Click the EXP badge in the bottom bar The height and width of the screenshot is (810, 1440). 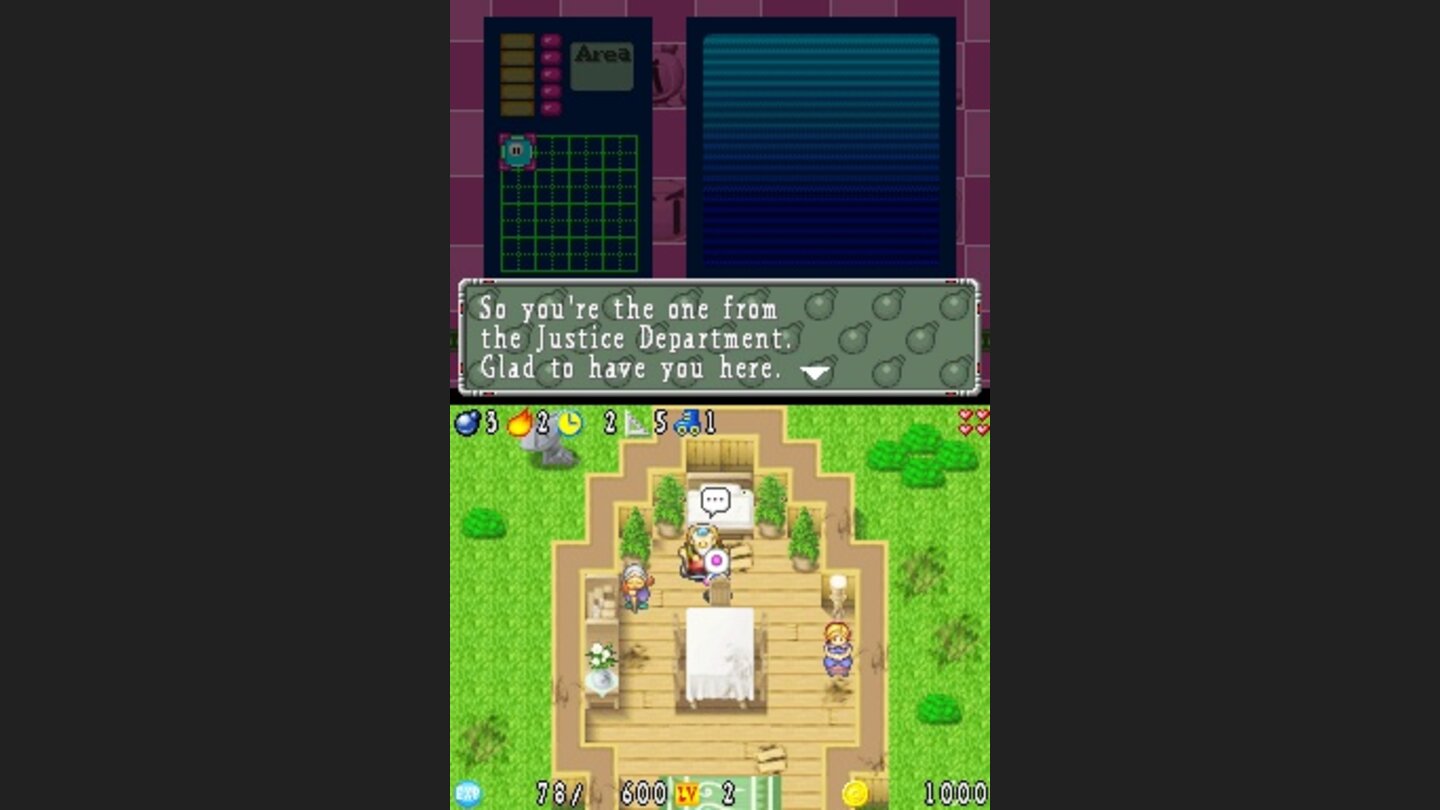point(466,791)
